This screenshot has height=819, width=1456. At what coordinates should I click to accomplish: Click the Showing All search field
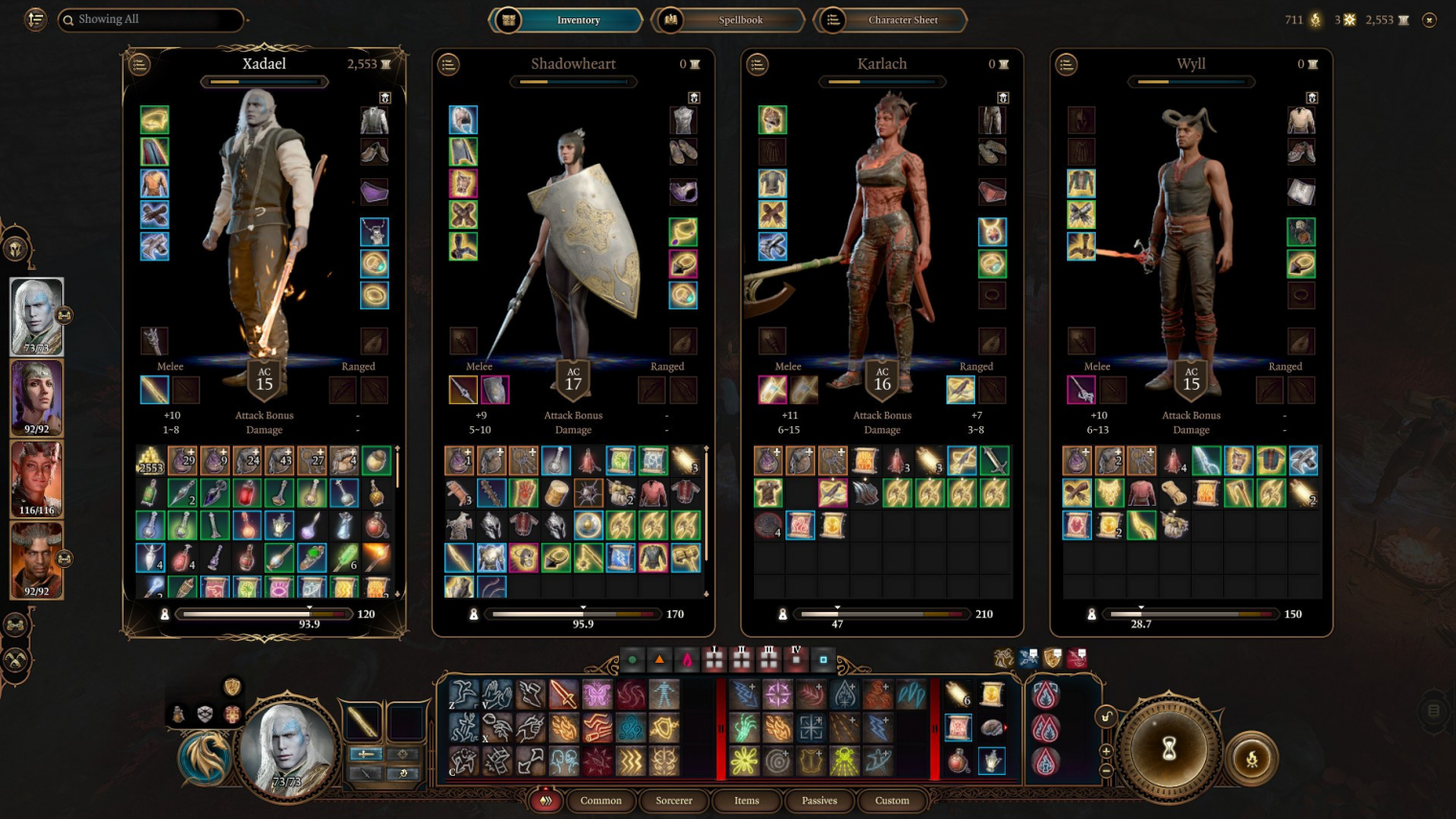[x=153, y=19]
